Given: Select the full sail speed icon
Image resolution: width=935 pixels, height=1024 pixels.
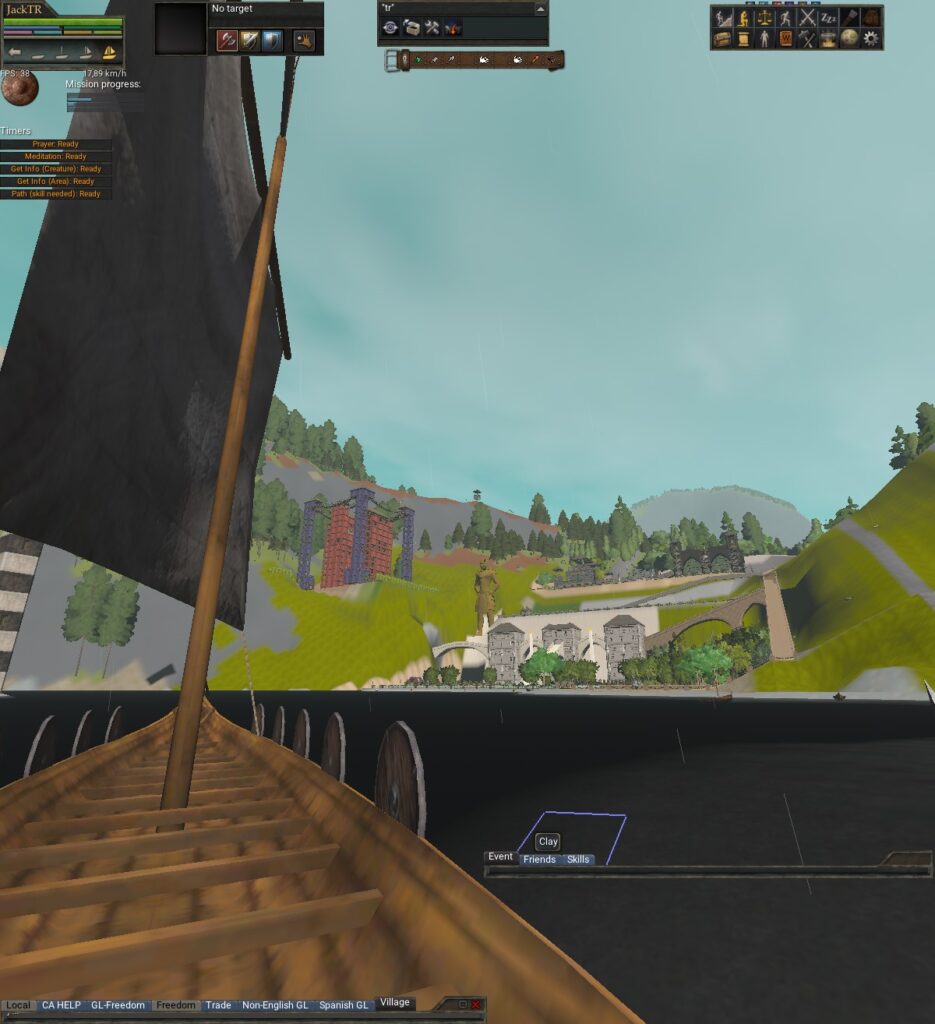Looking at the screenshot, I should tap(110, 53).
